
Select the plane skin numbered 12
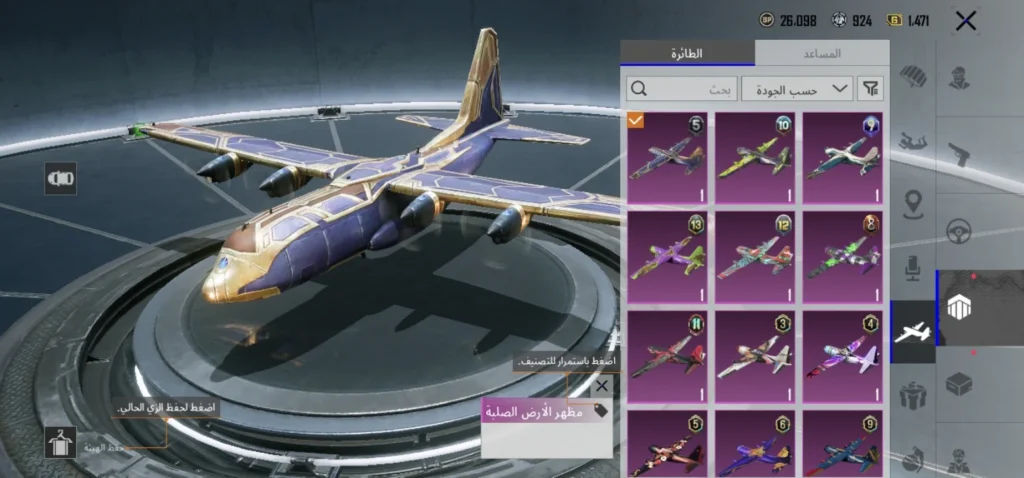755,256
